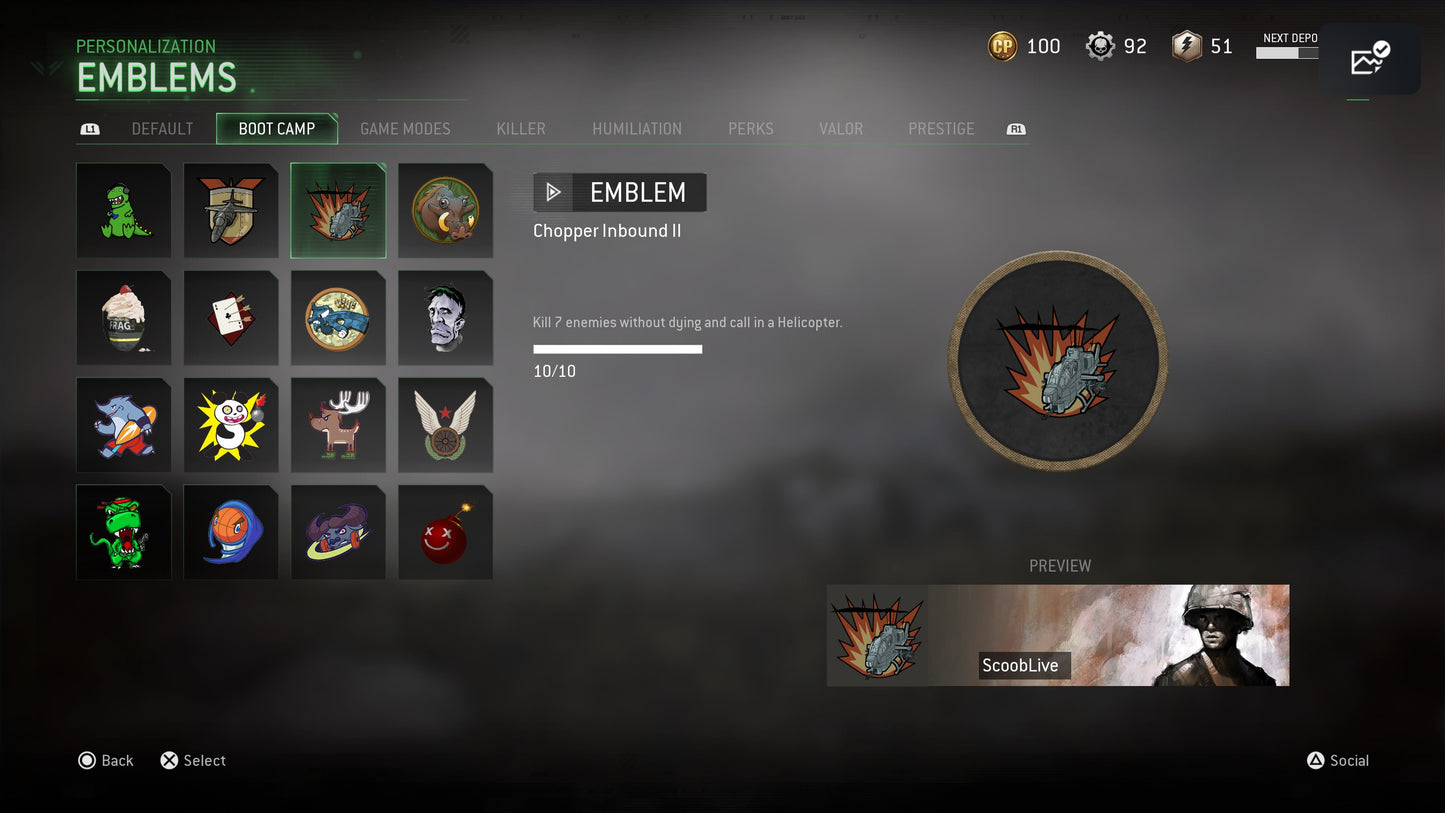Select the Frankenstein monster face emblem
1445x813 pixels.
coord(446,318)
